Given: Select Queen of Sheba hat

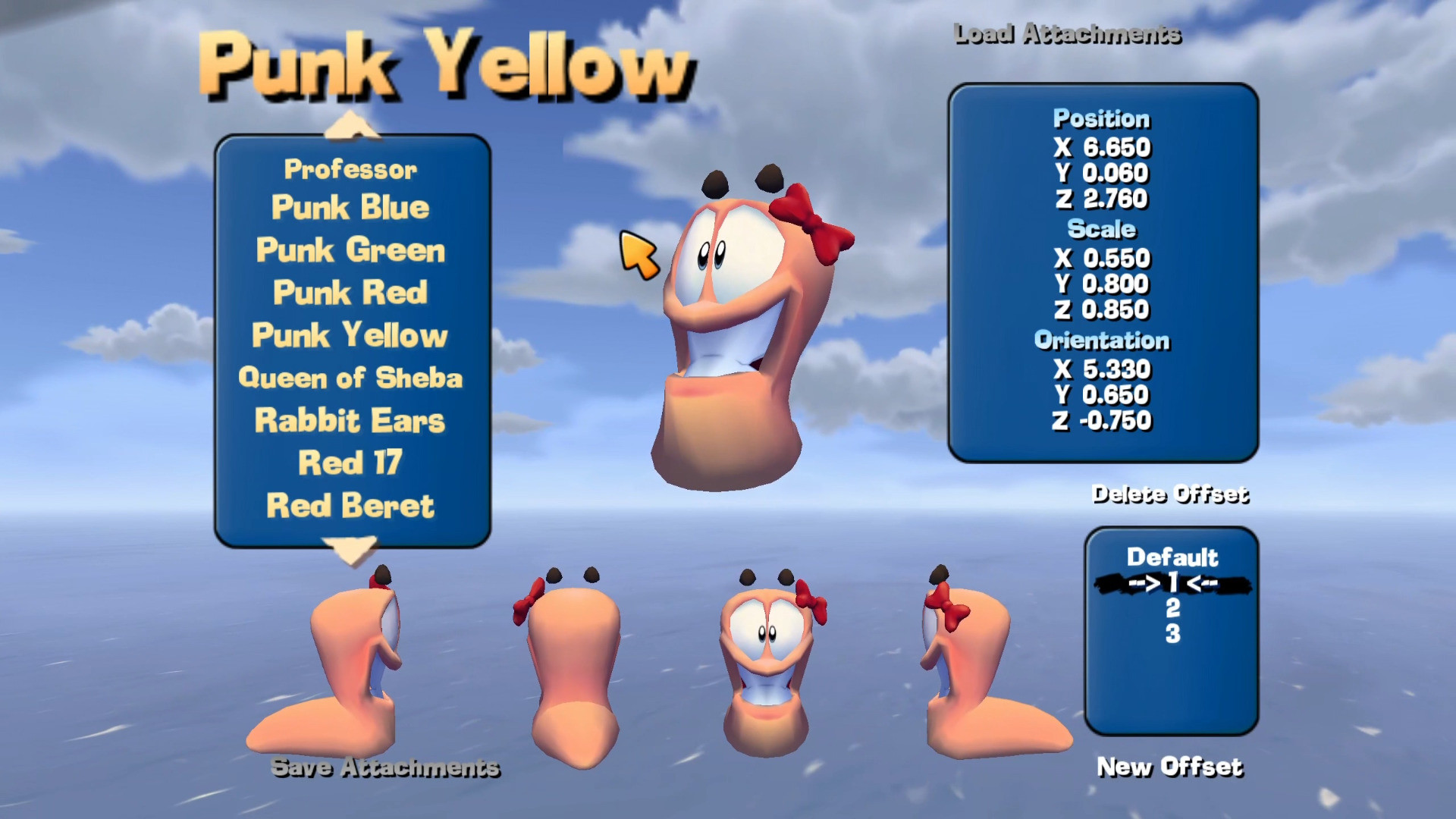Looking at the screenshot, I should point(350,378).
